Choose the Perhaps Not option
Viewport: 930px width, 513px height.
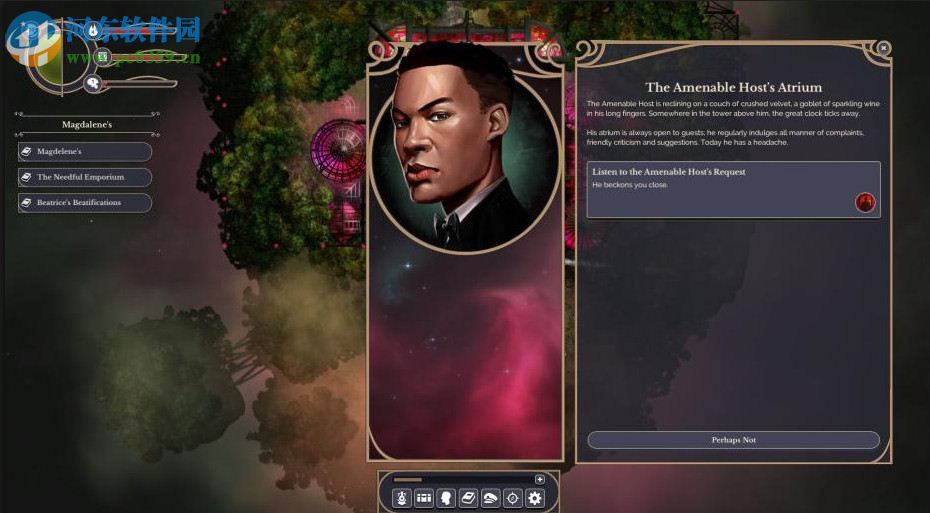point(733,440)
